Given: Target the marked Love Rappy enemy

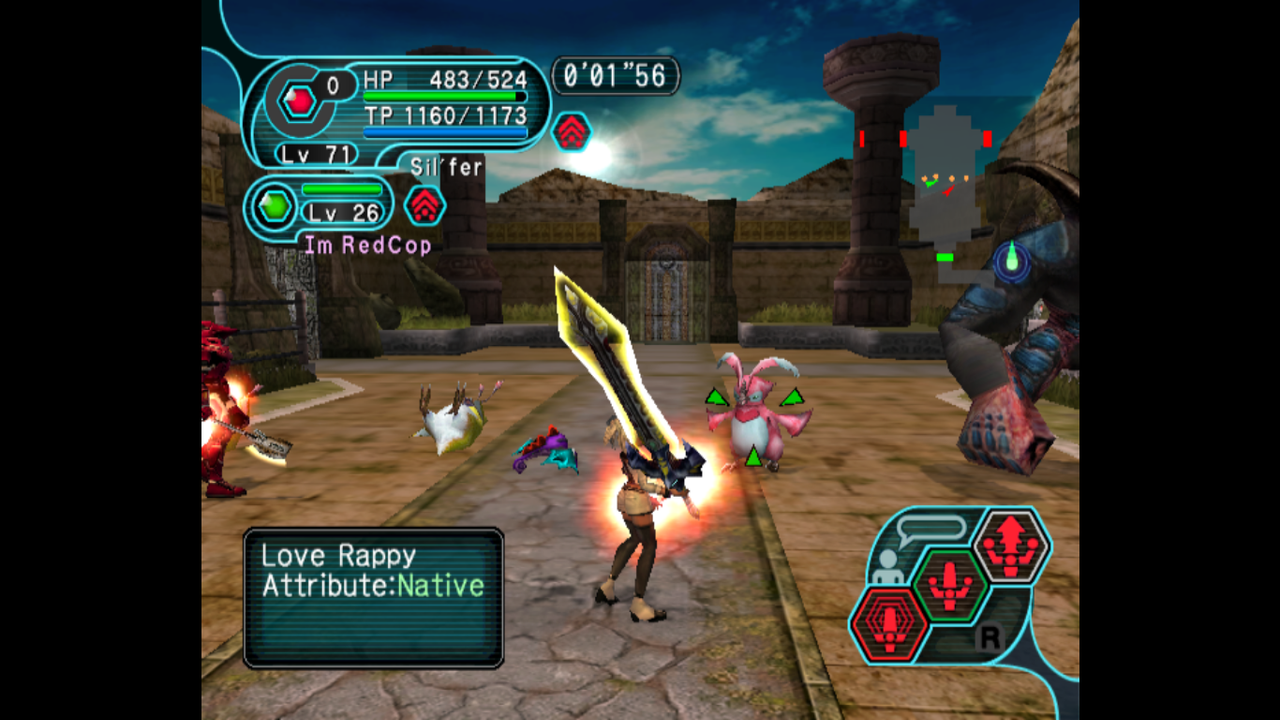Looking at the screenshot, I should [755, 412].
